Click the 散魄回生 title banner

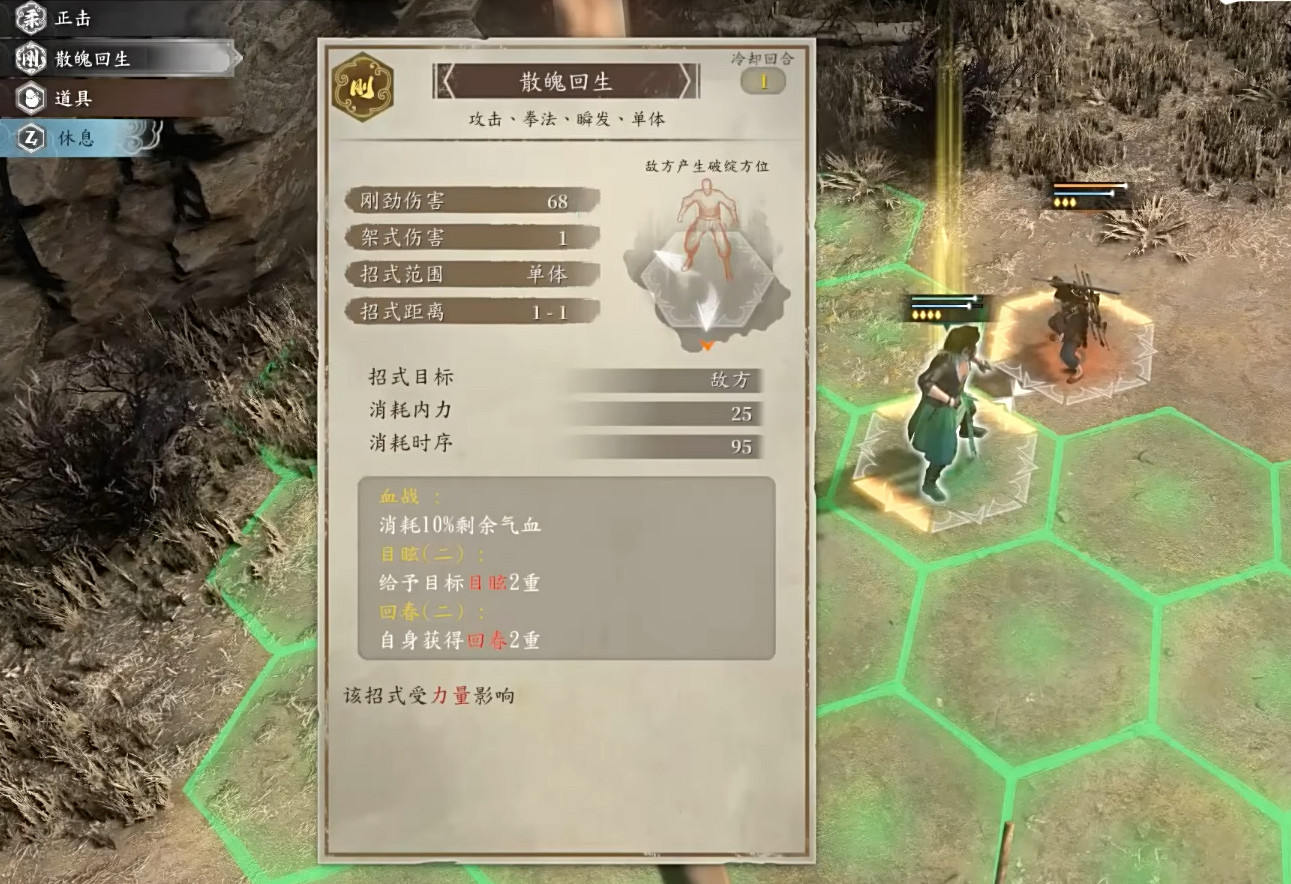tap(565, 83)
